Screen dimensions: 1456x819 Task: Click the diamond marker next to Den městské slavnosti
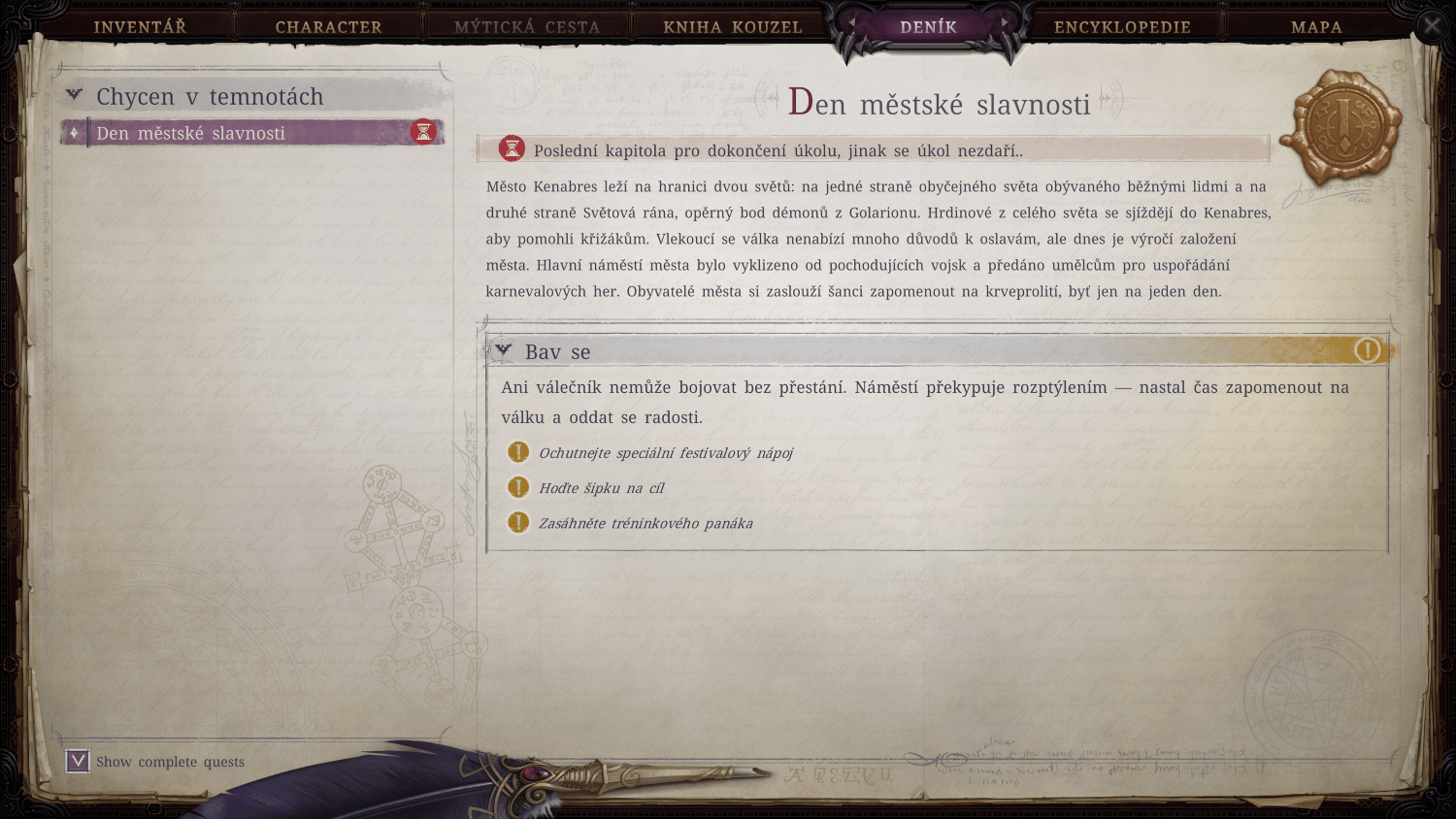click(x=76, y=133)
